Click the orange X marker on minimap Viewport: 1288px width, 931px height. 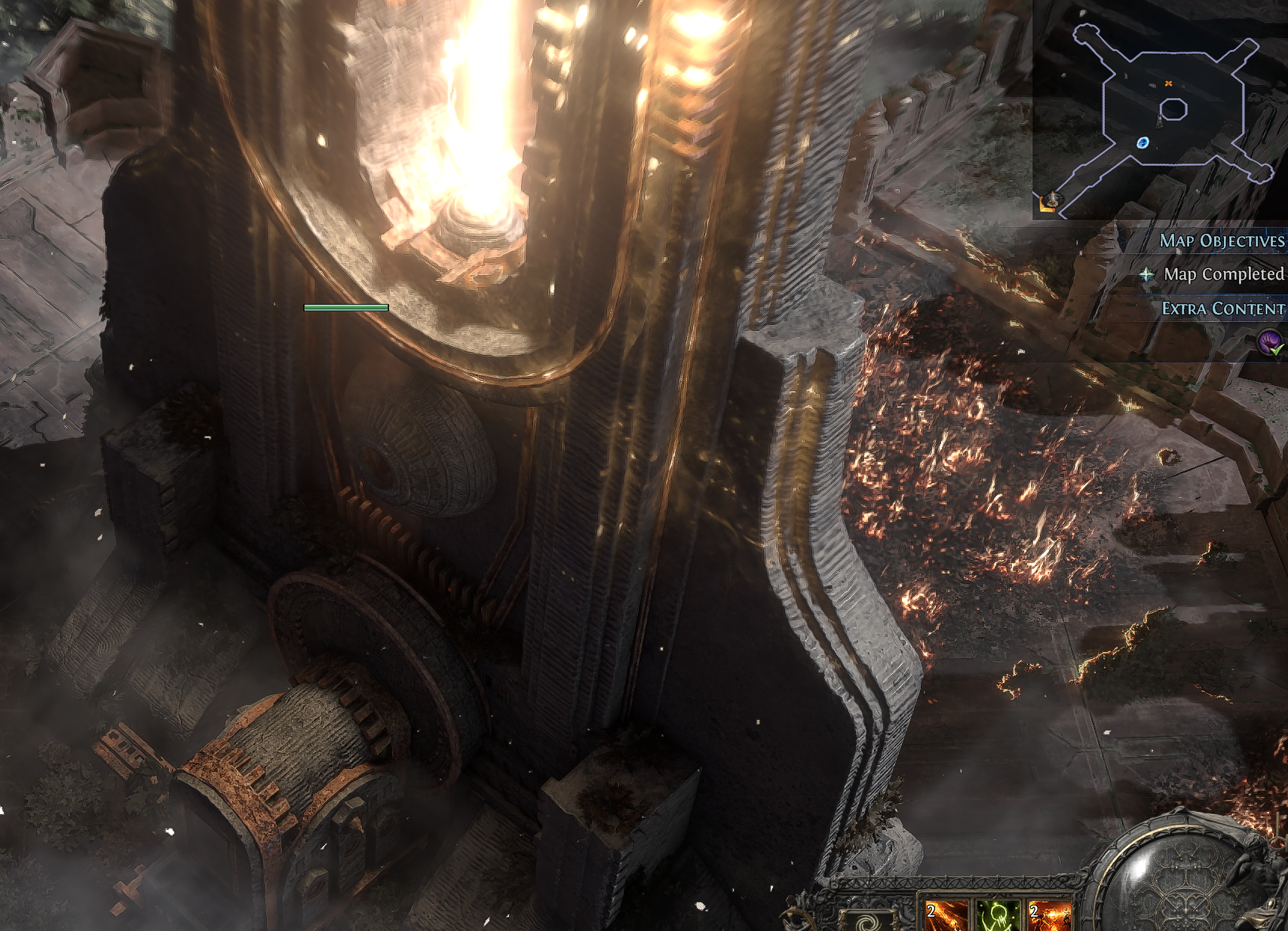pos(1168,84)
